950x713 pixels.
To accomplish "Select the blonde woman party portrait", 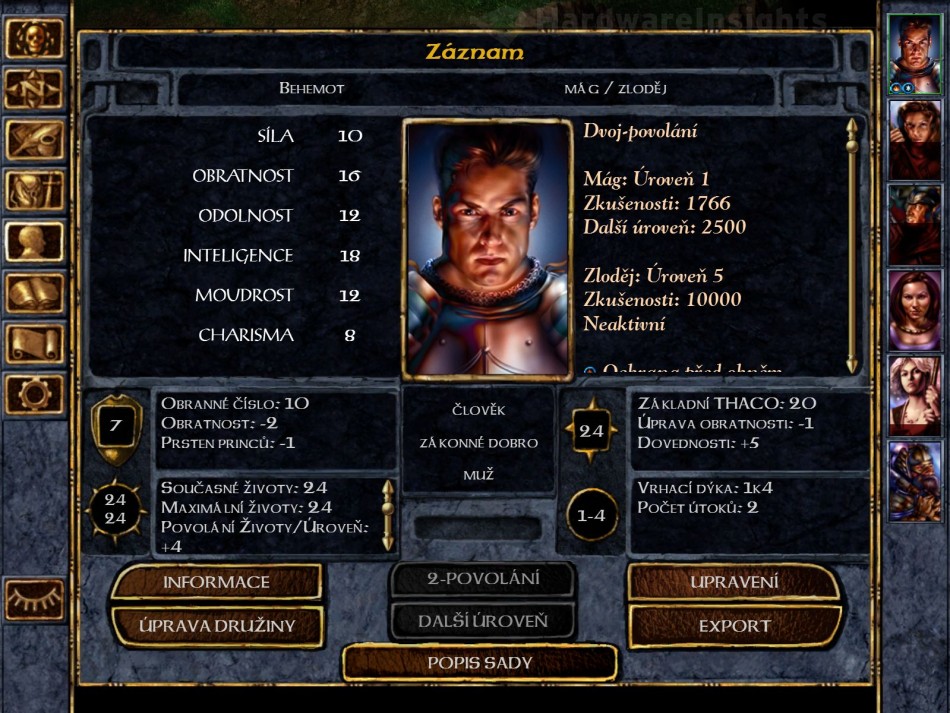I will (914, 395).
